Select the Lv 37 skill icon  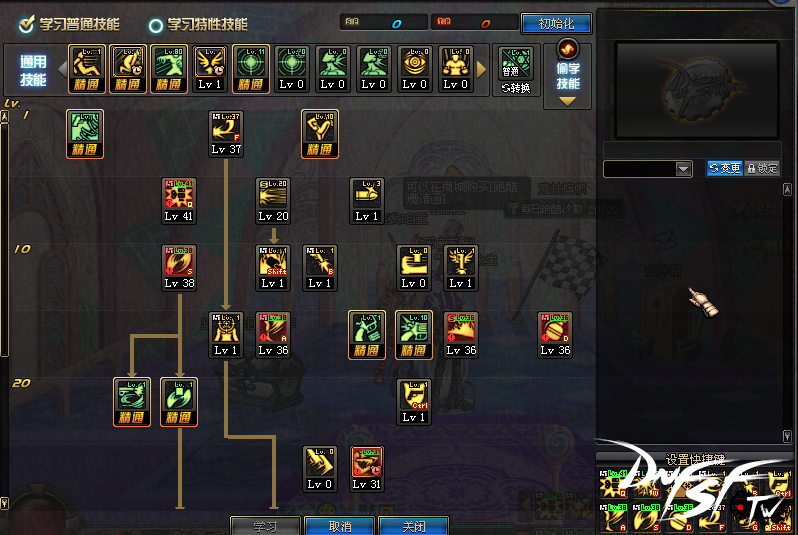point(227,133)
